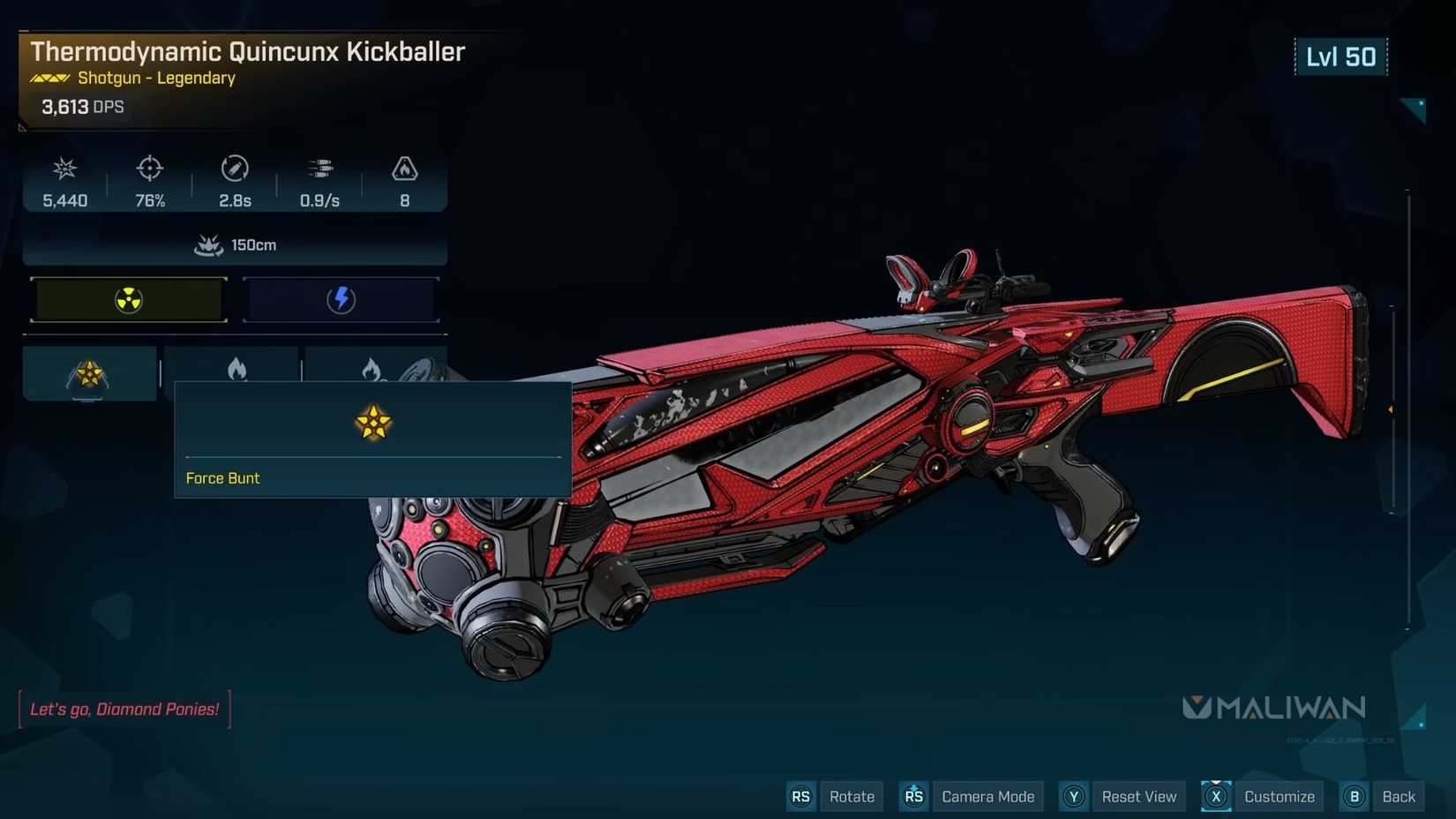The width and height of the screenshot is (1456, 819).
Task: Click the spread icon next to 150cm
Action: 208,244
